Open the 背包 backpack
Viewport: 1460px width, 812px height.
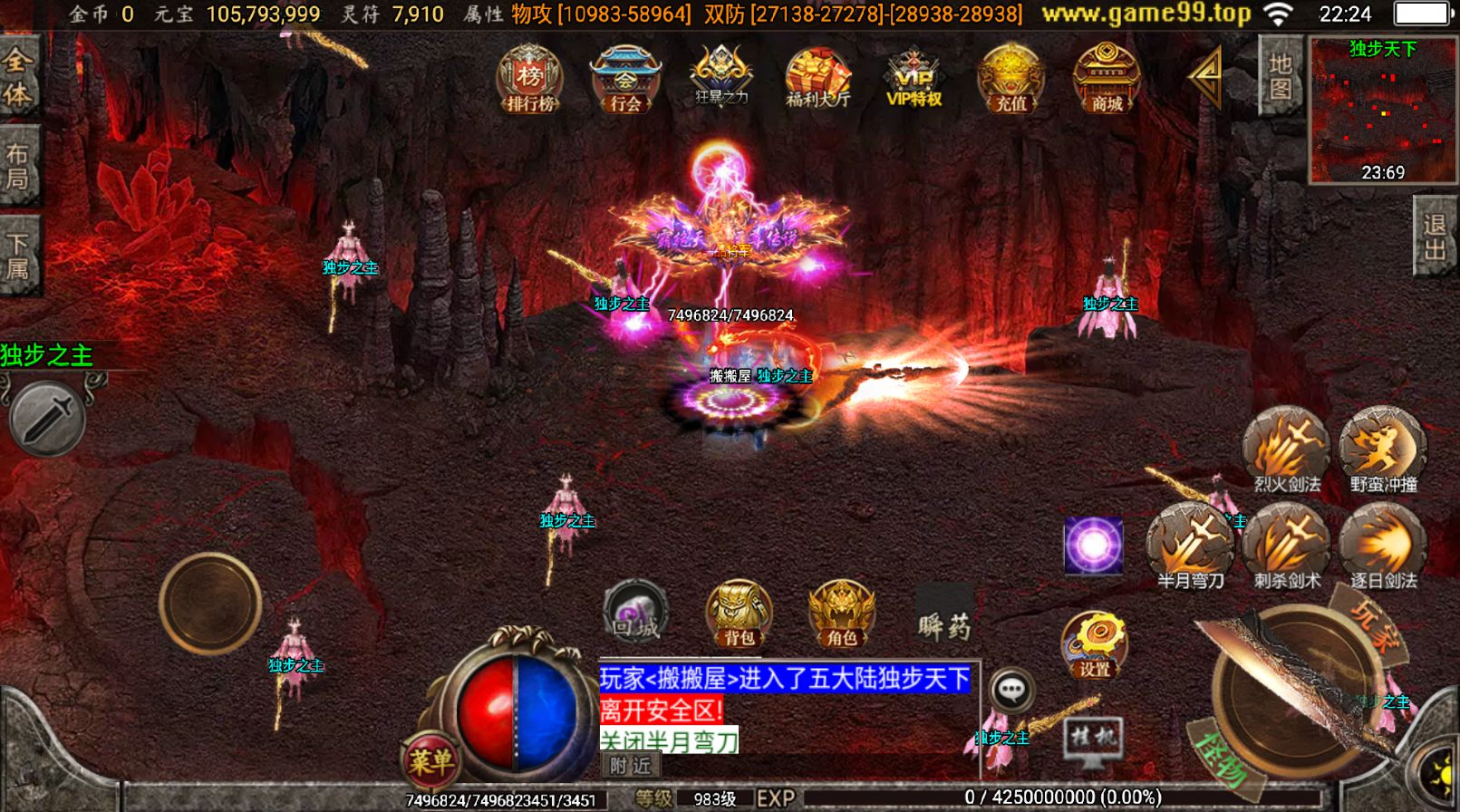coord(740,614)
